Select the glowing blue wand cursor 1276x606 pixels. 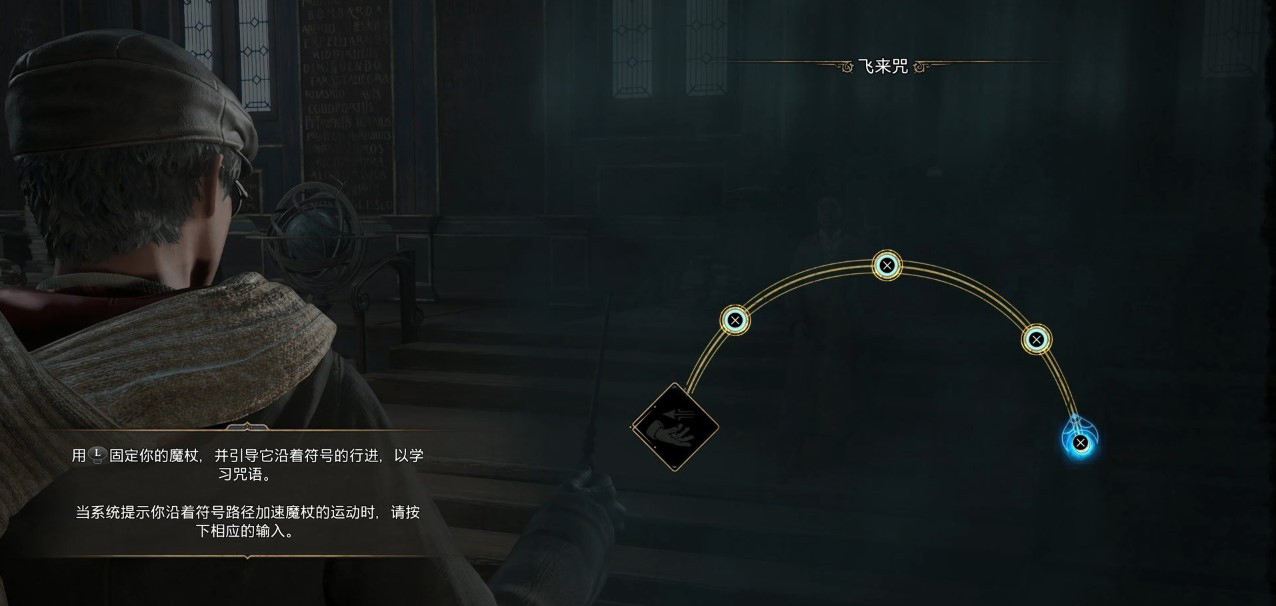1080,441
